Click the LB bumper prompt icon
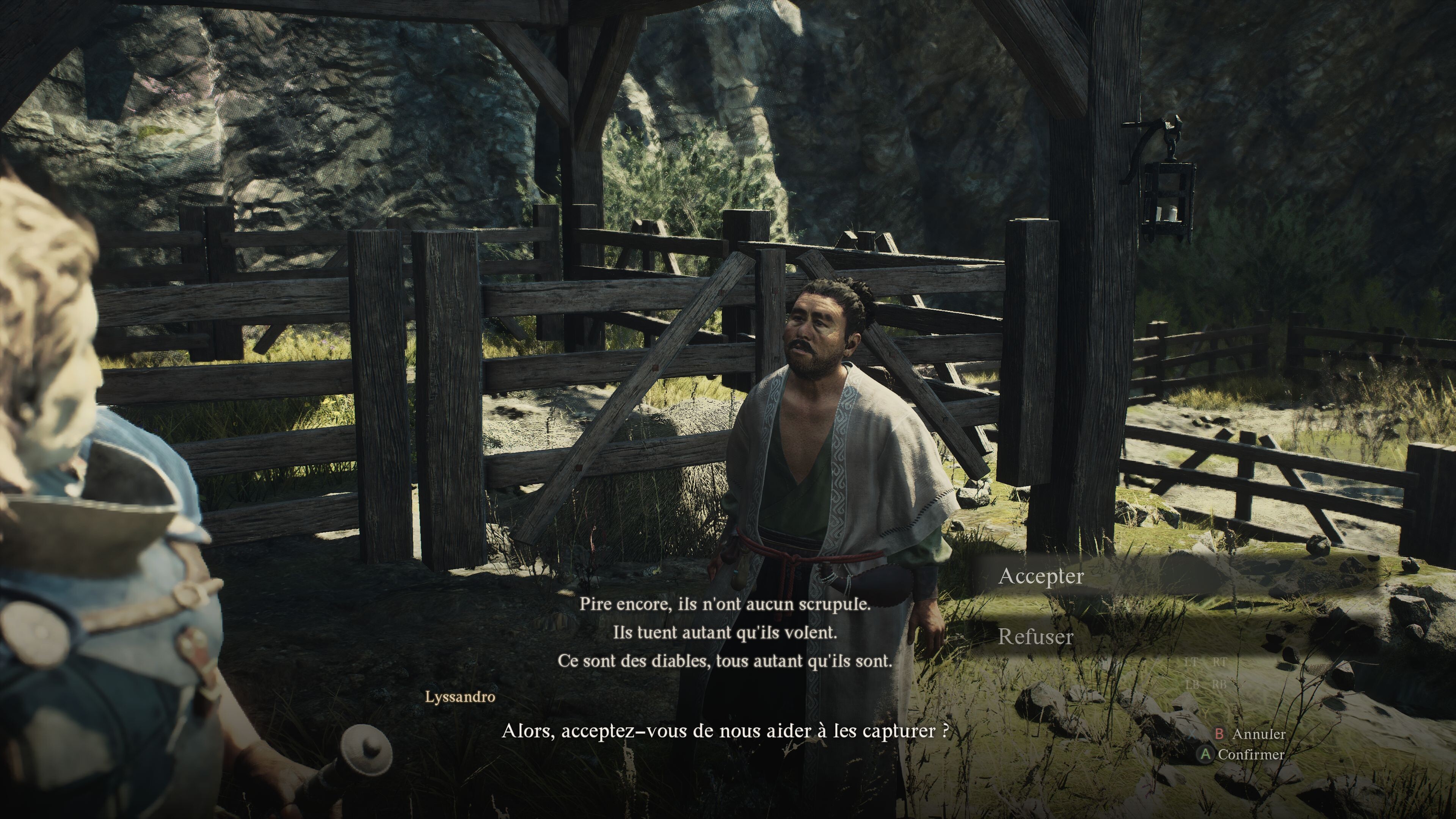This screenshot has width=1456, height=819. [1192, 685]
